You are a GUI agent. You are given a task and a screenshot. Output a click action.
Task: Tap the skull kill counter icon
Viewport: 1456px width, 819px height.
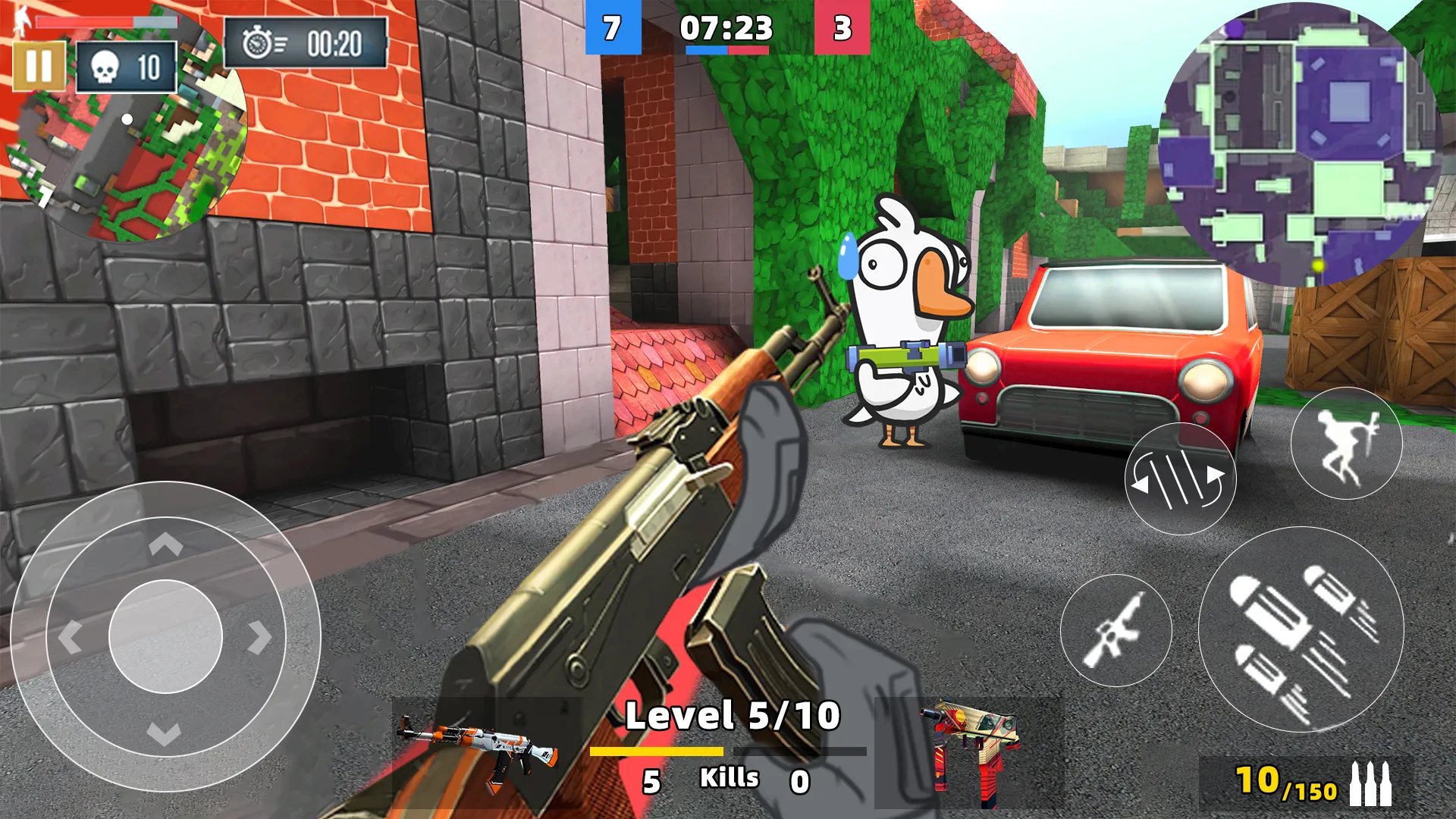tap(106, 67)
